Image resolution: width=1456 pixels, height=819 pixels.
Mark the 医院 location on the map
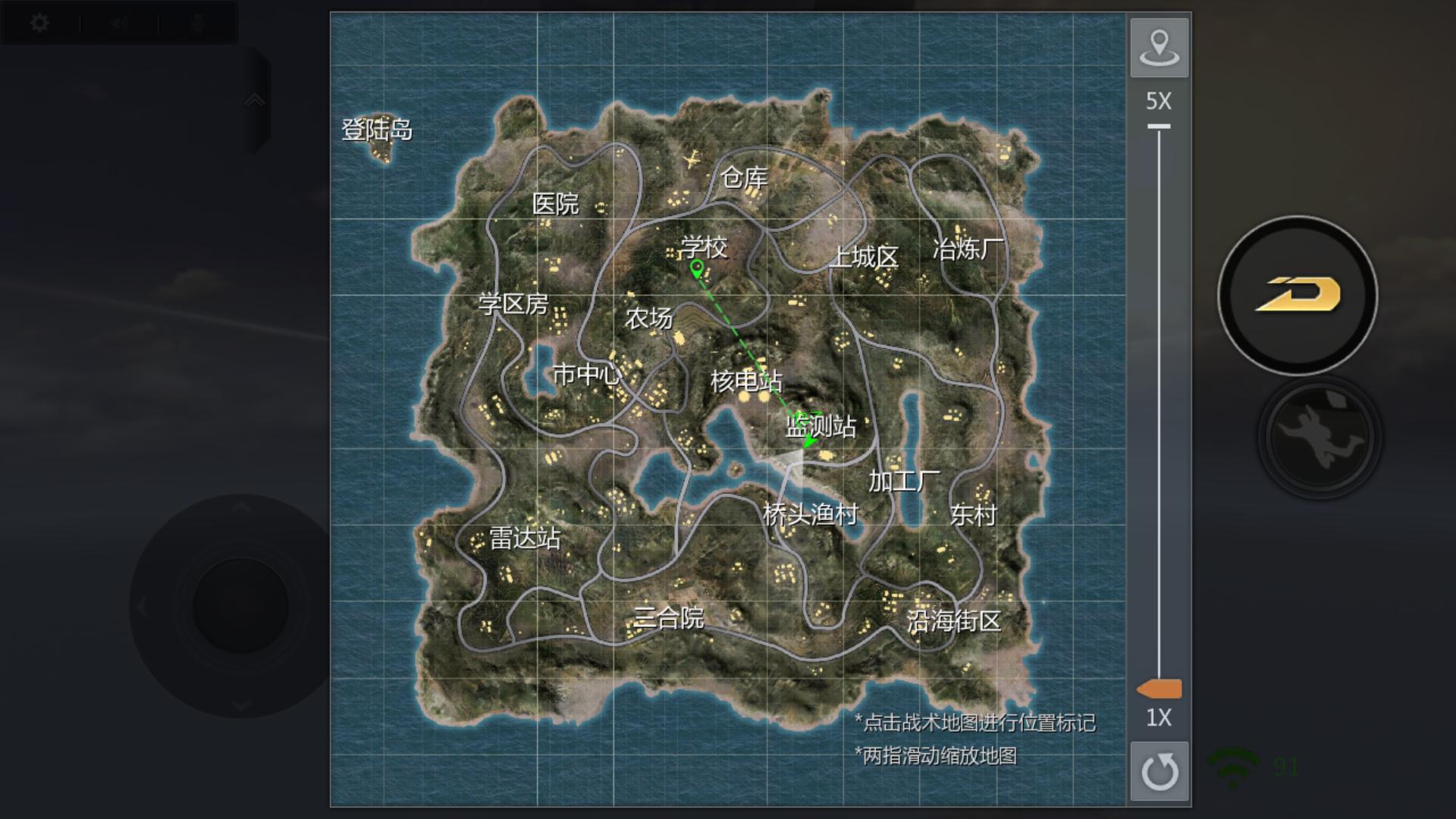pyautogui.click(x=555, y=203)
